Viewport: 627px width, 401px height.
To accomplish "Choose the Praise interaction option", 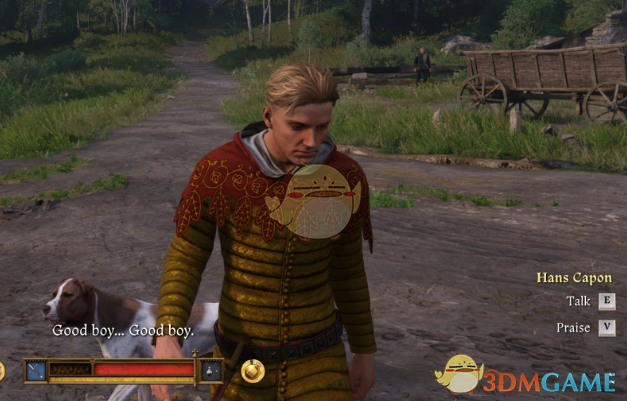I will 606,327.
